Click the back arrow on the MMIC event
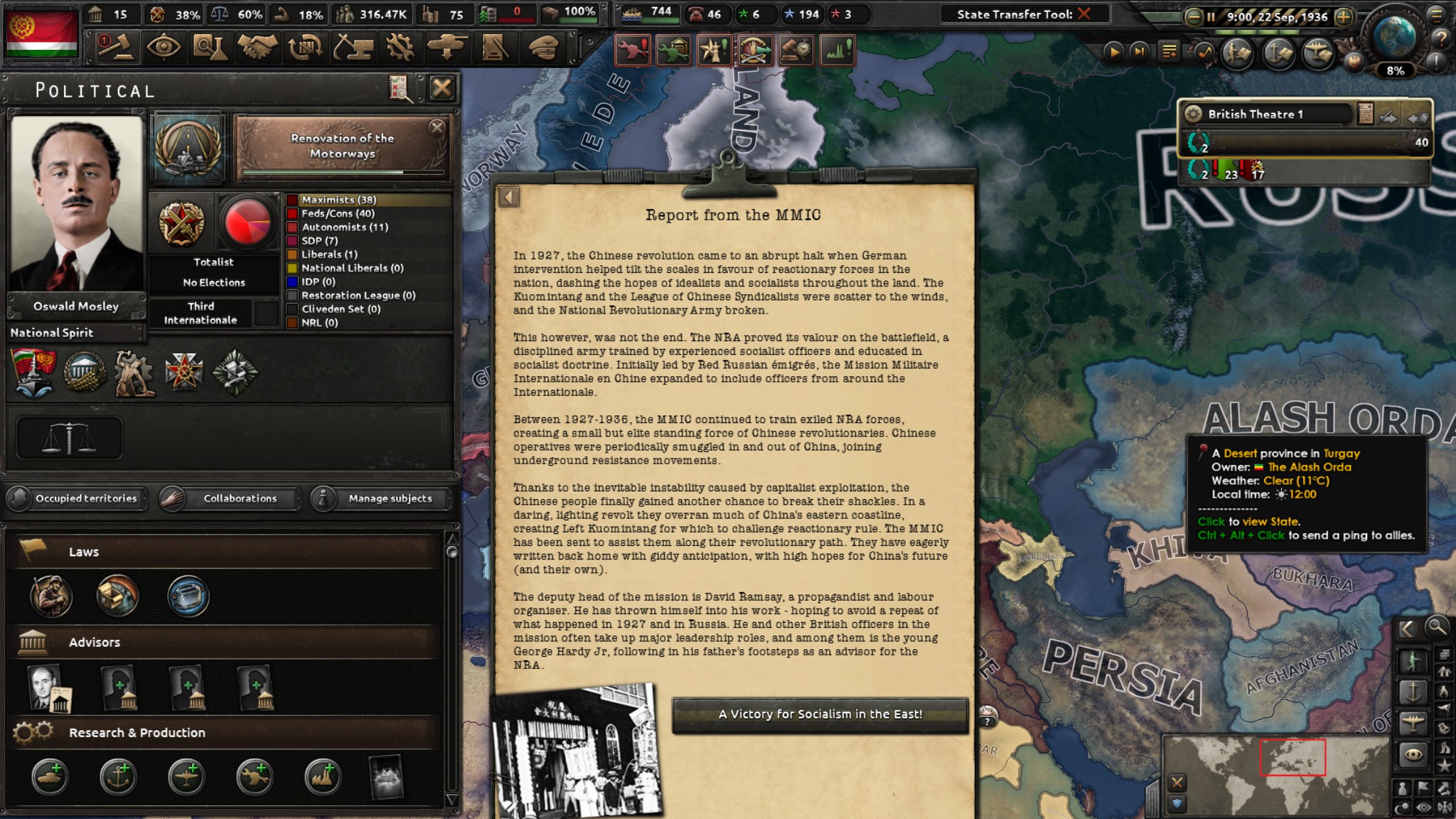 click(510, 197)
